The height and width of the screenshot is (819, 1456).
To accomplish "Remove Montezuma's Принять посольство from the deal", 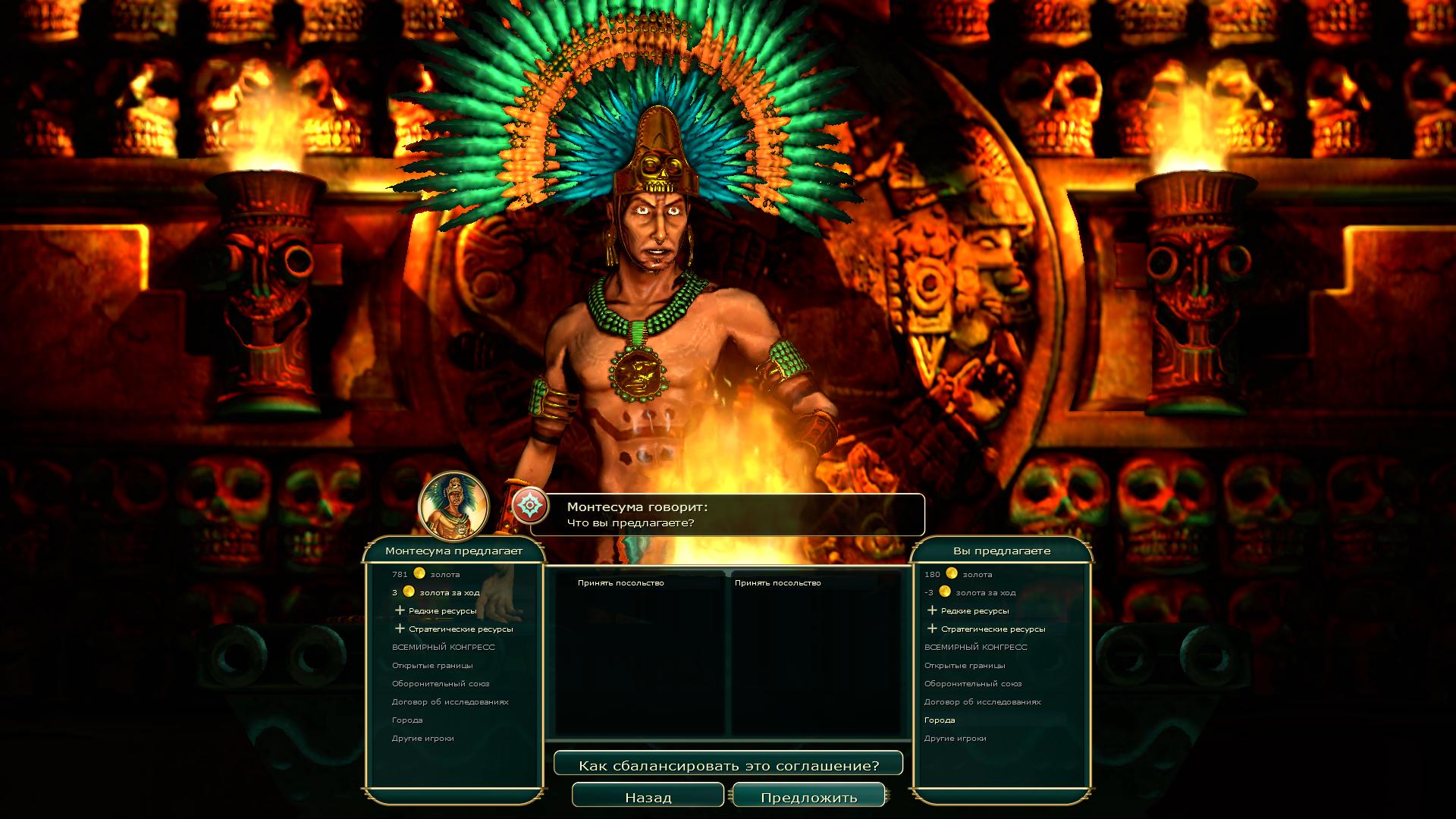I will [620, 583].
